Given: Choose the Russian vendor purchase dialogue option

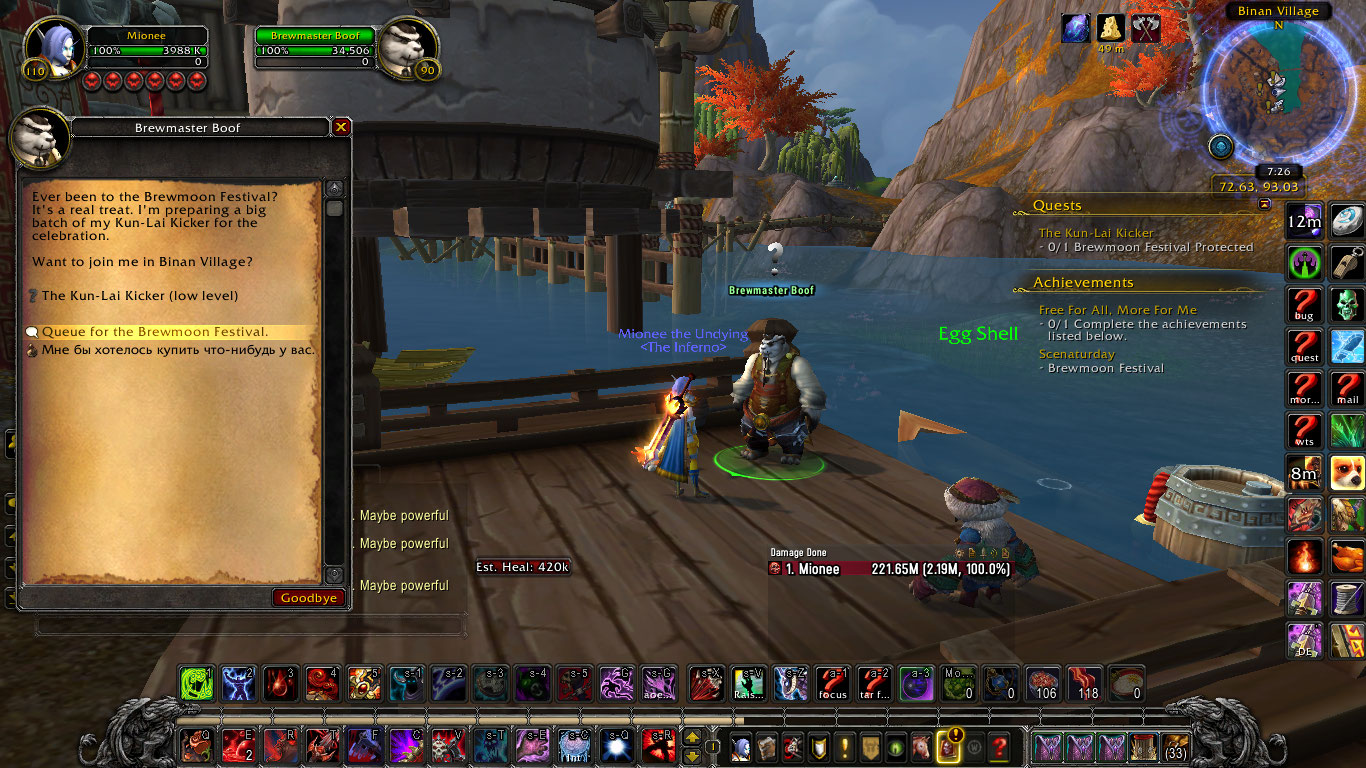Looking at the screenshot, I should [177, 350].
